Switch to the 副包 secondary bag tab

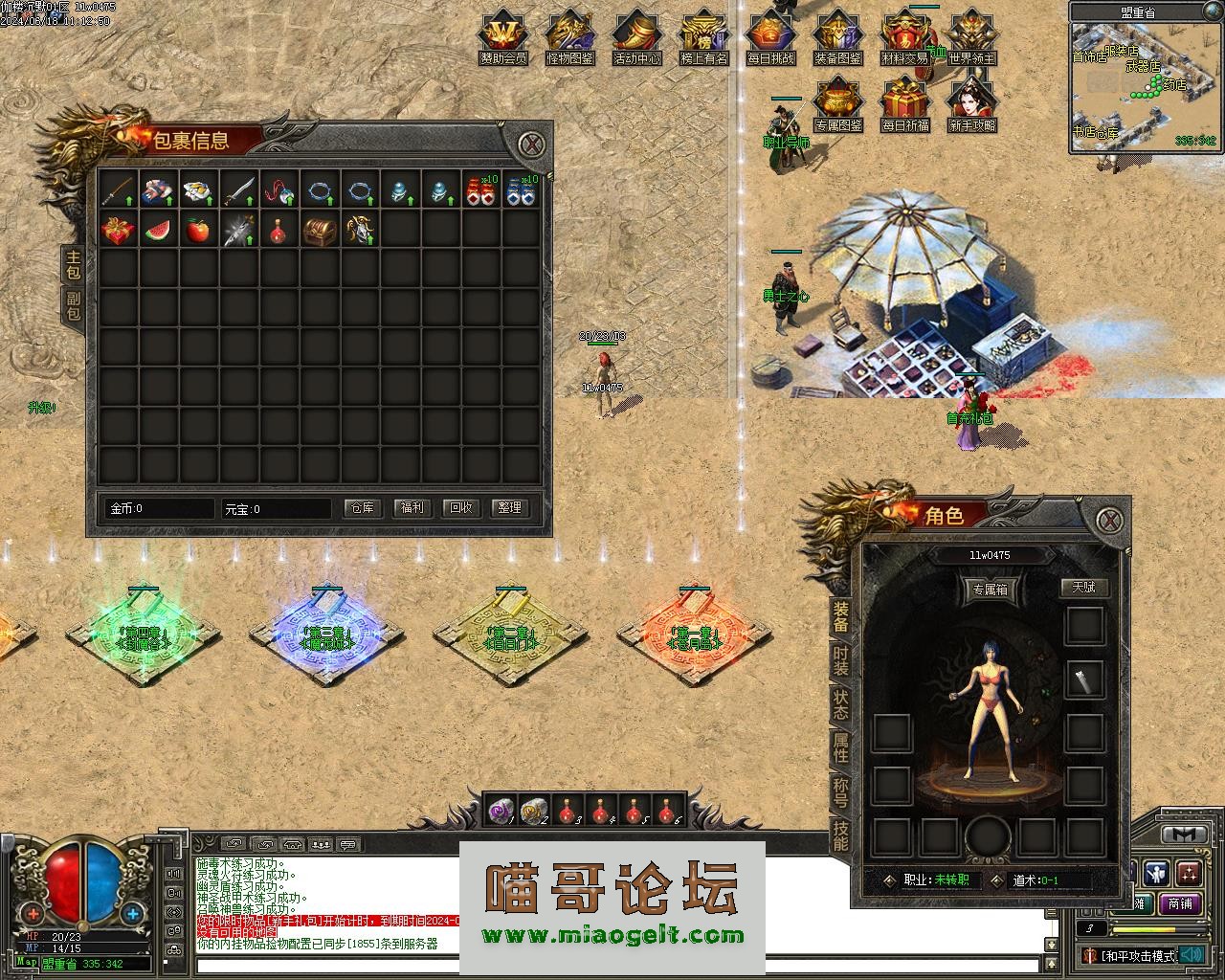[74, 305]
